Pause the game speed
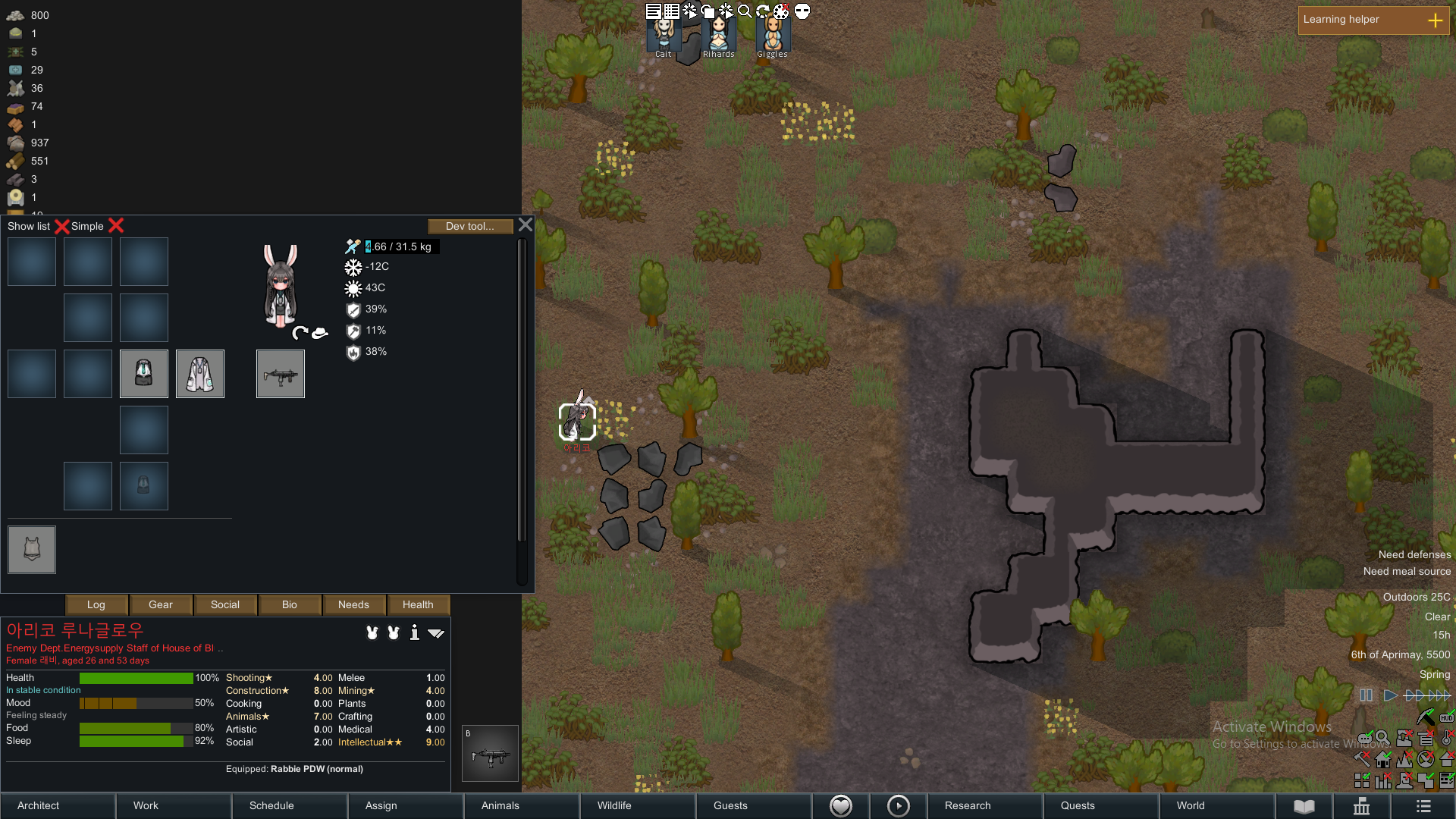The image size is (1456, 819). pos(1366,695)
